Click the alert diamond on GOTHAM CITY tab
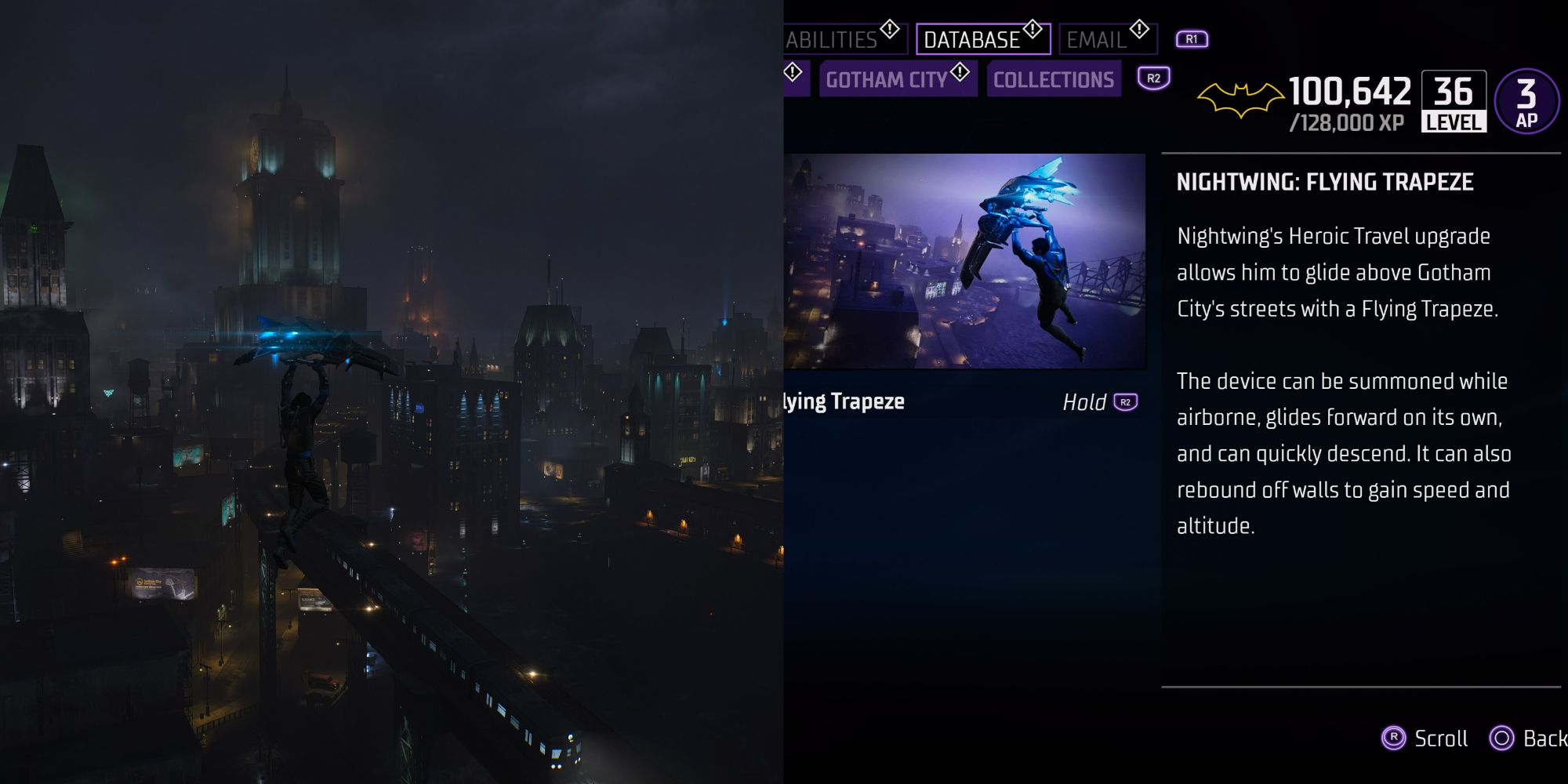The height and width of the screenshot is (784, 1568). tap(958, 74)
